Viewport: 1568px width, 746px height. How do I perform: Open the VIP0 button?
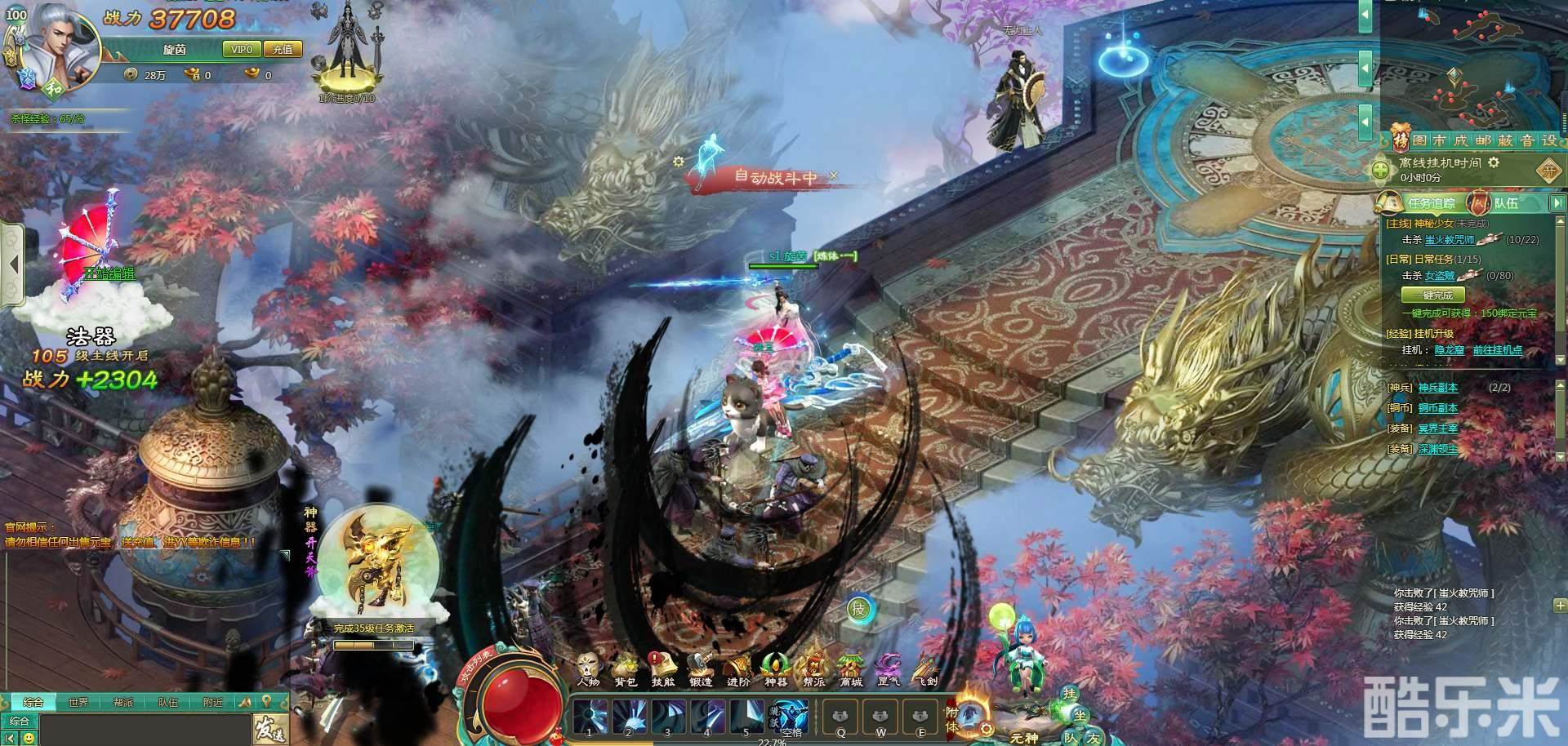[243, 50]
